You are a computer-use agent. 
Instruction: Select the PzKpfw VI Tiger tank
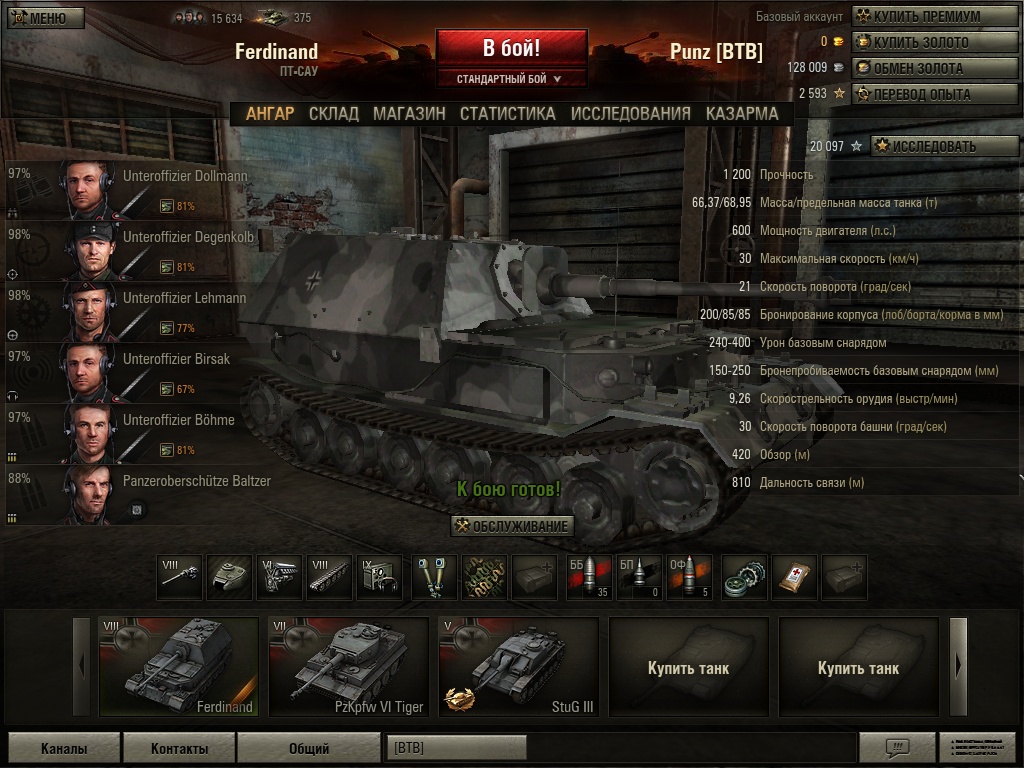pos(349,667)
